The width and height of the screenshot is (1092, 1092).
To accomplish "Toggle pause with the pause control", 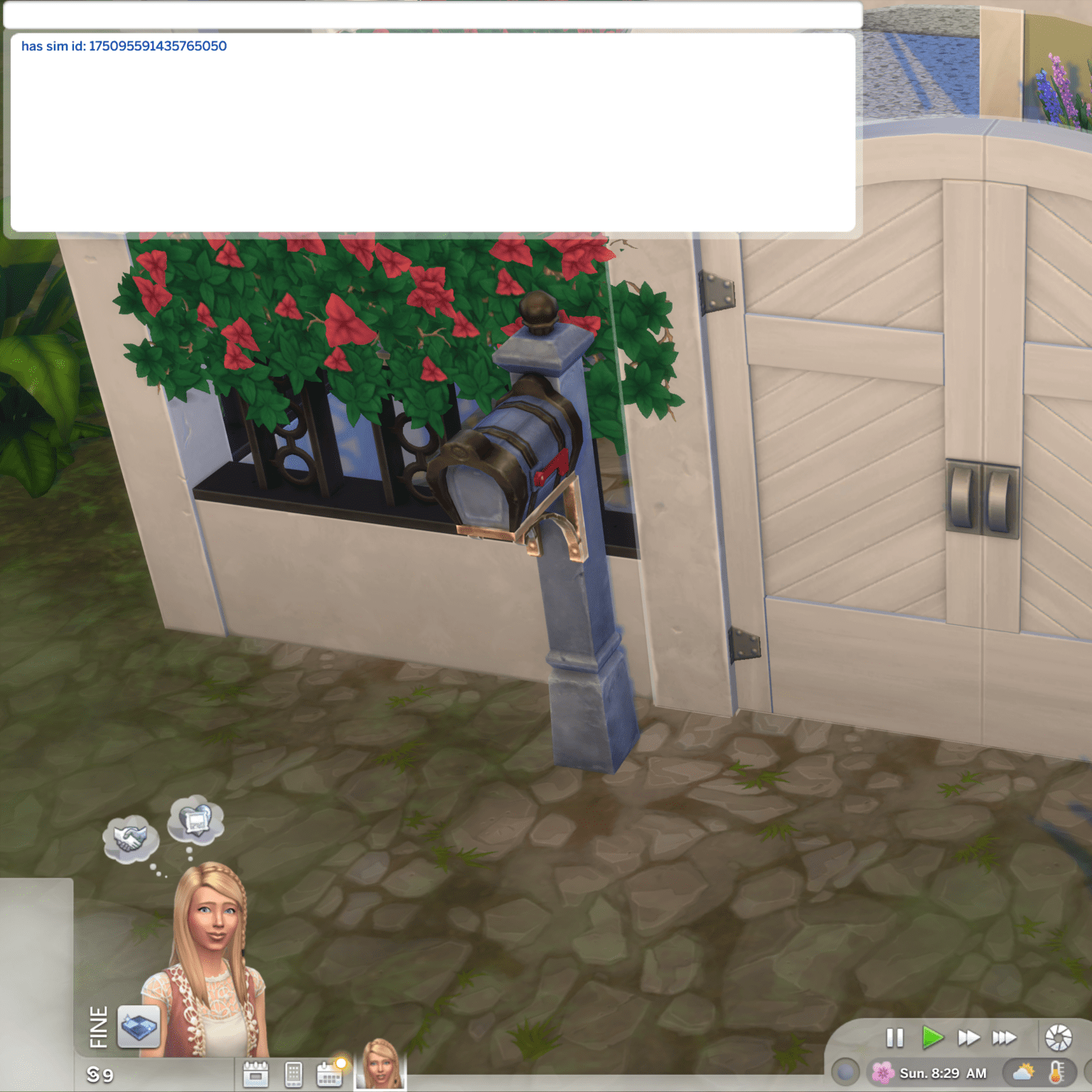I will tap(894, 1037).
